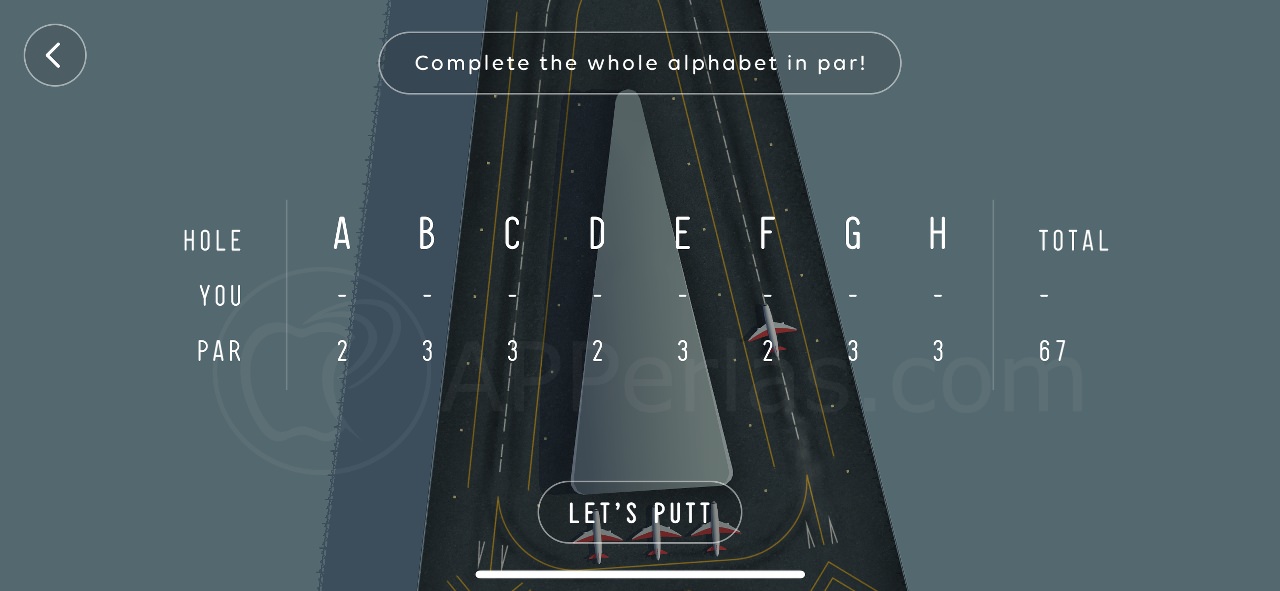Screen dimensions: 1280x591
Task: Start the round with Let's Putt
Action: [x=640, y=513]
